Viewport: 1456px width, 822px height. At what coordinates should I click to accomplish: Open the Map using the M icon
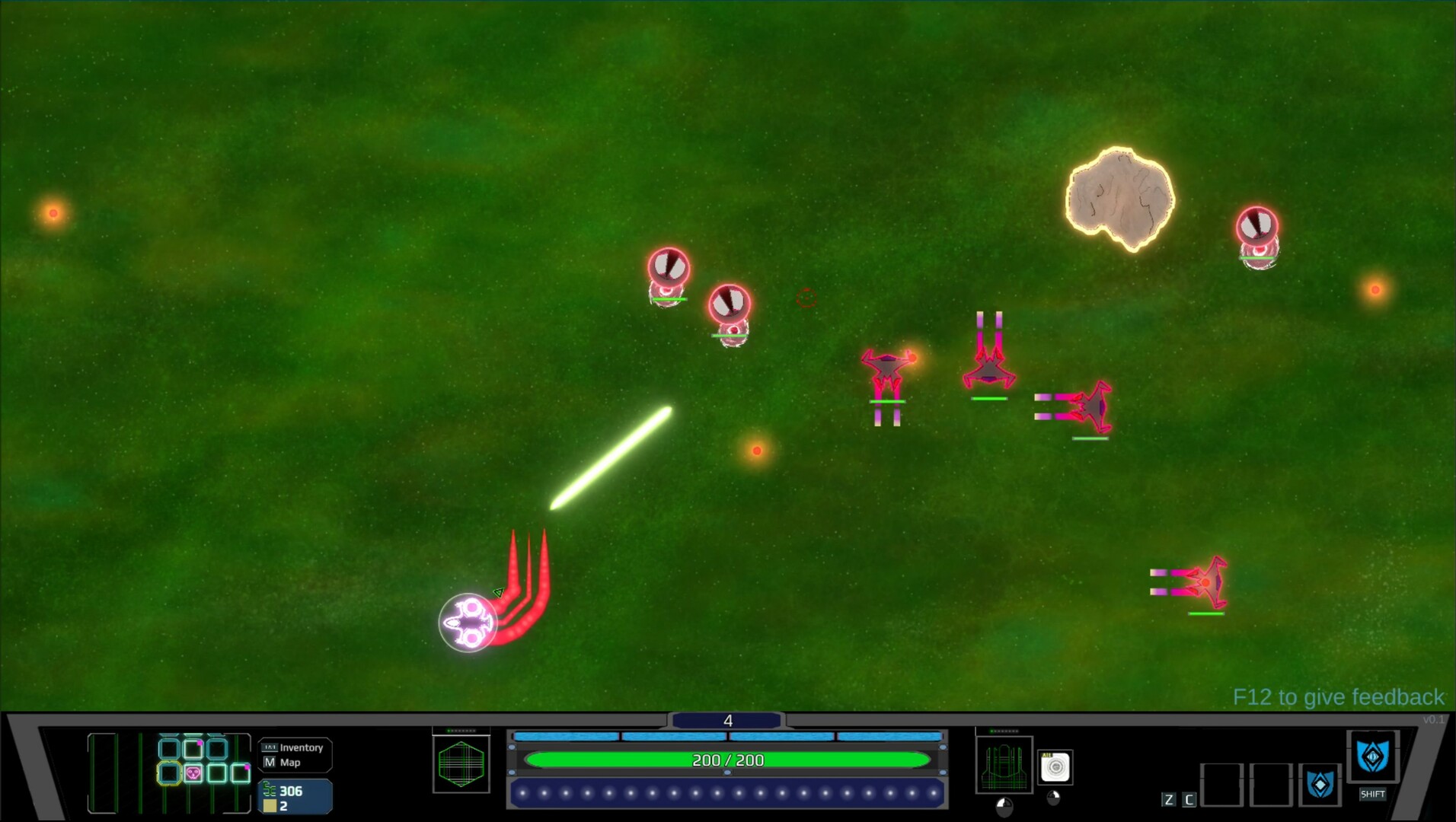[x=270, y=763]
